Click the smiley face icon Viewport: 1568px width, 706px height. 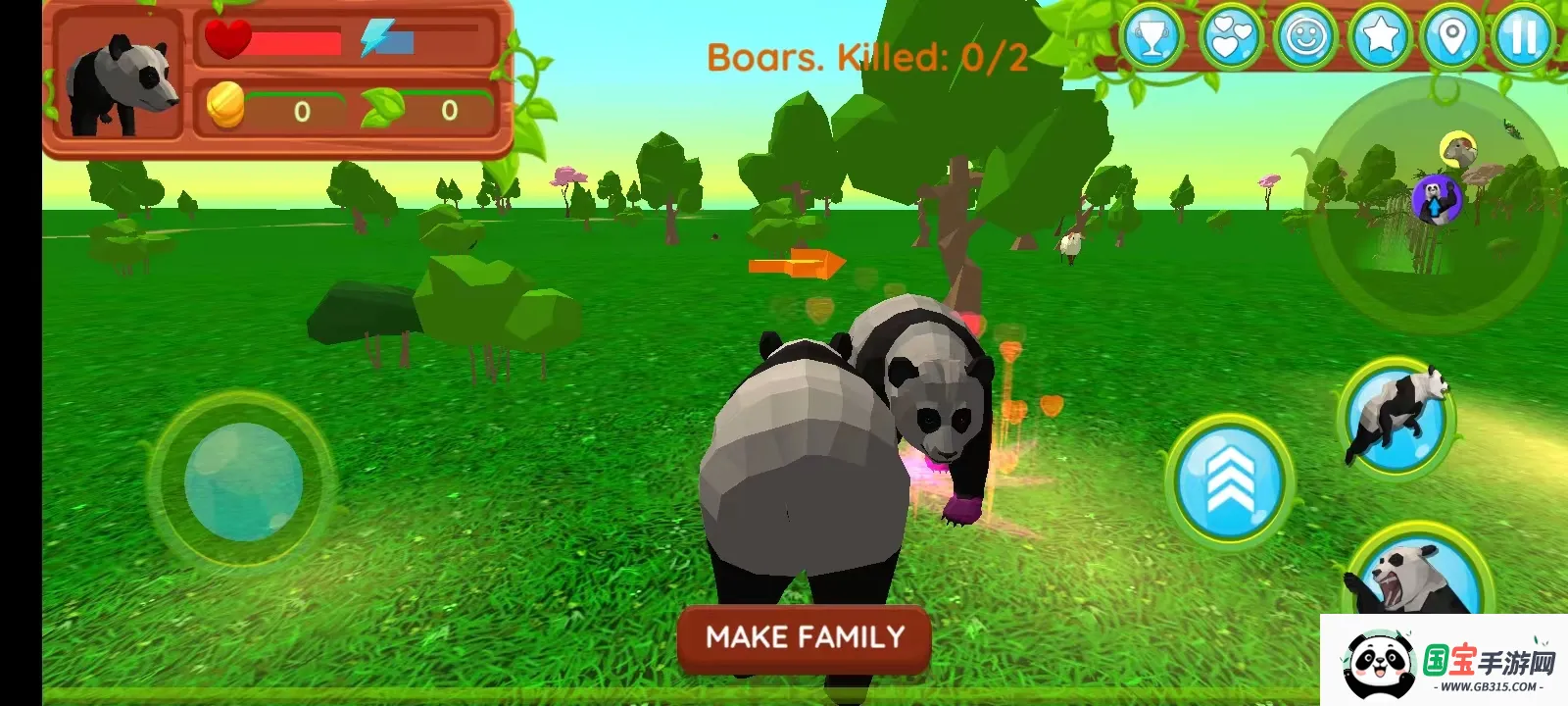coord(1305,39)
